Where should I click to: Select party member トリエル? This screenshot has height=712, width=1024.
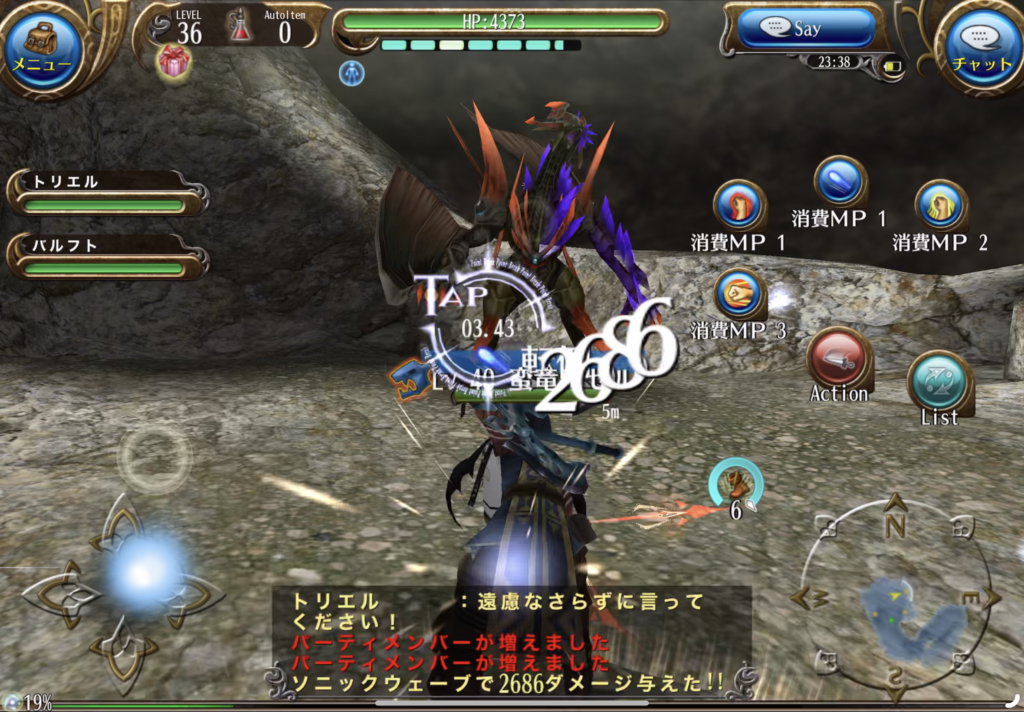[105, 193]
